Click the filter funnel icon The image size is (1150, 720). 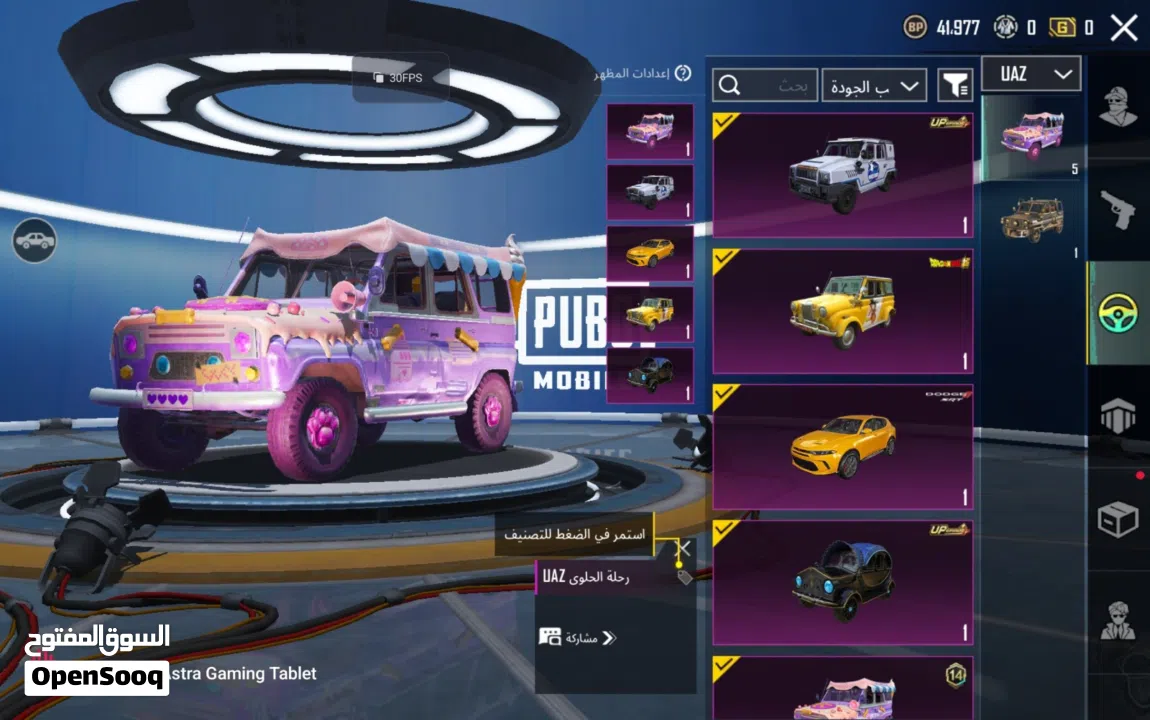click(x=955, y=86)
